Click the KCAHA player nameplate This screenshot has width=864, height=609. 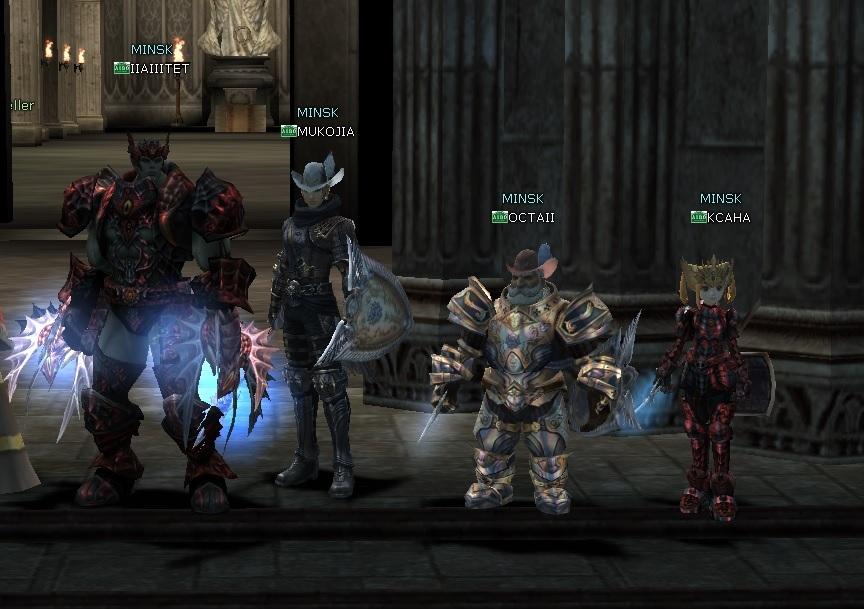728,217
